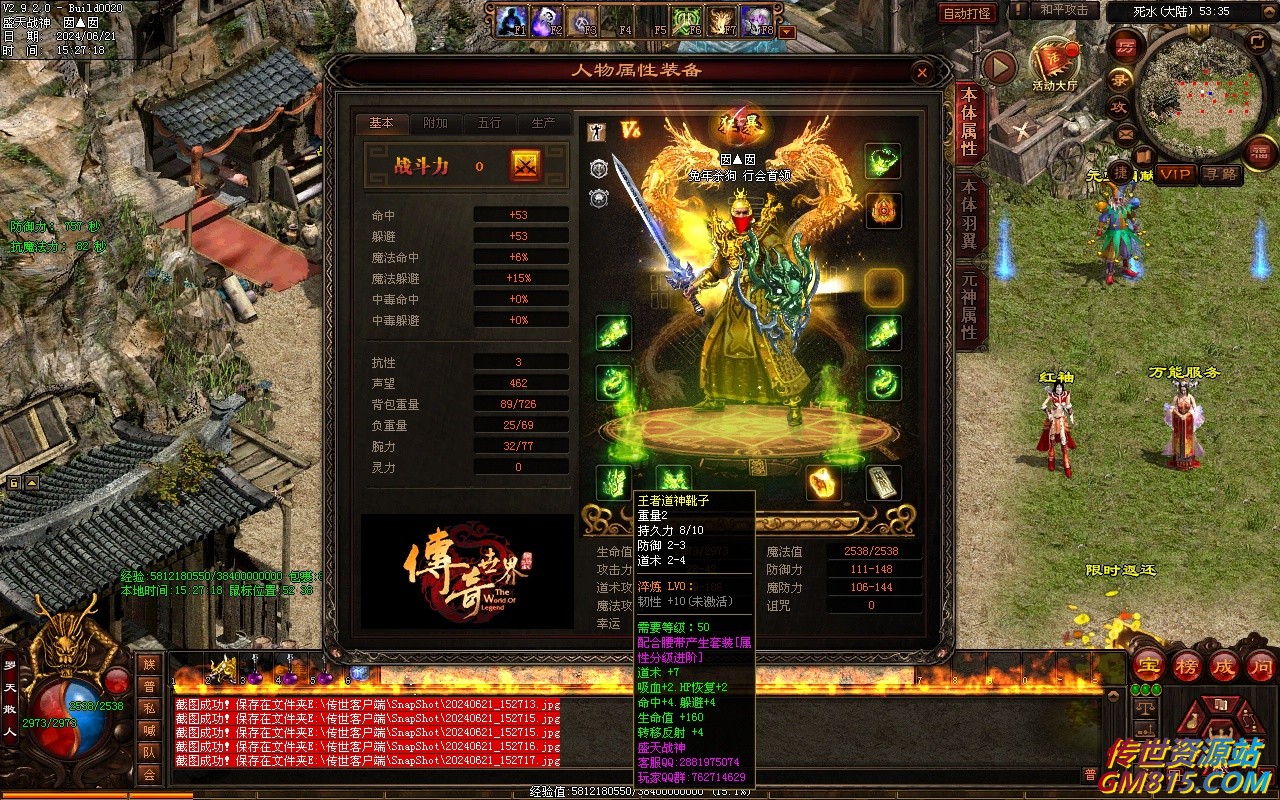Open the 五行 tab
The width and height of the screenshot is (1280, 800).
(x=489, y=123)
